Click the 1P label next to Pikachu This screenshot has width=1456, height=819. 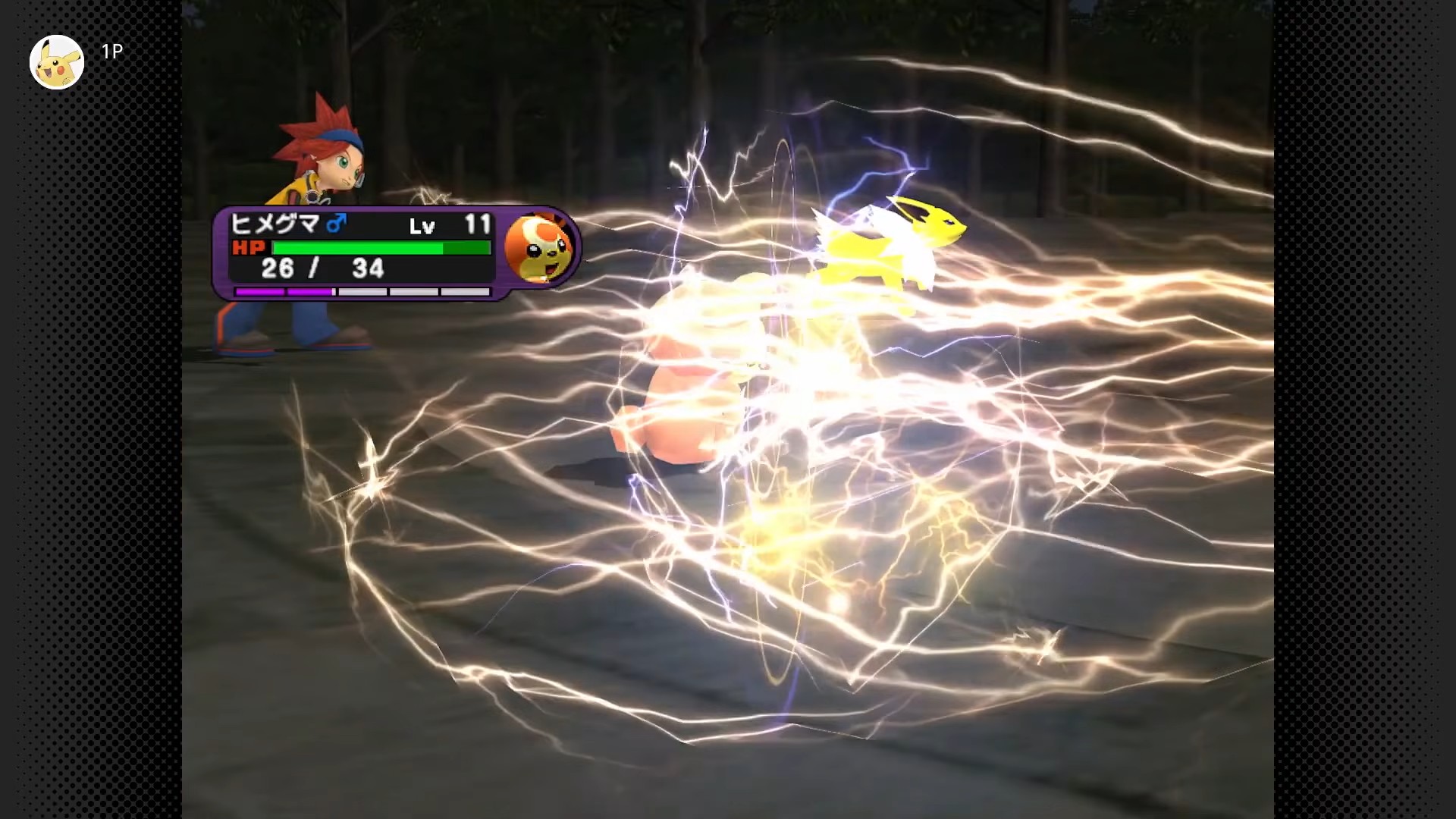tap(110, 52)
